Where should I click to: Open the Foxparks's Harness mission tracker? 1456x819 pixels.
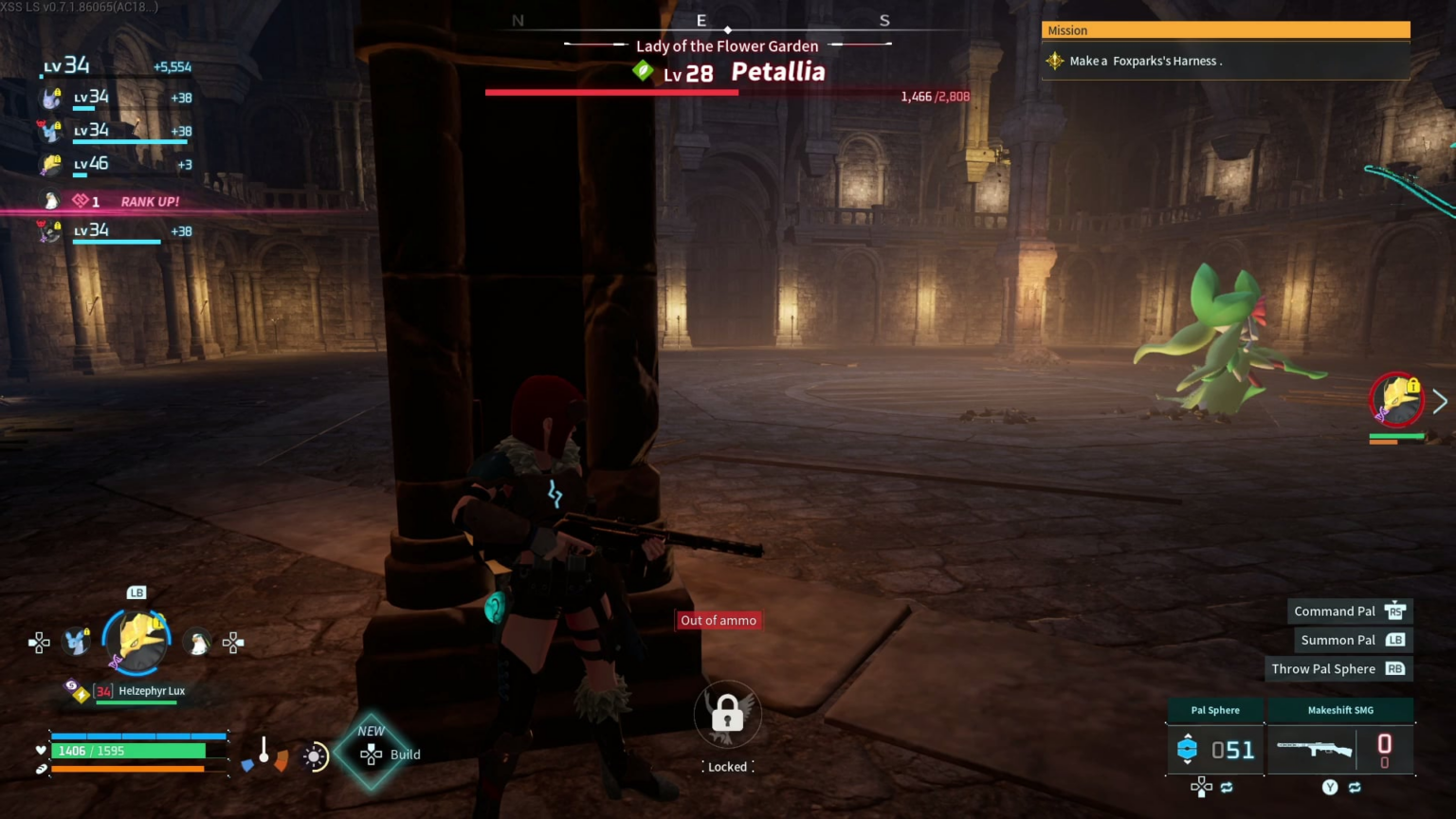[x=1225, y=62]
